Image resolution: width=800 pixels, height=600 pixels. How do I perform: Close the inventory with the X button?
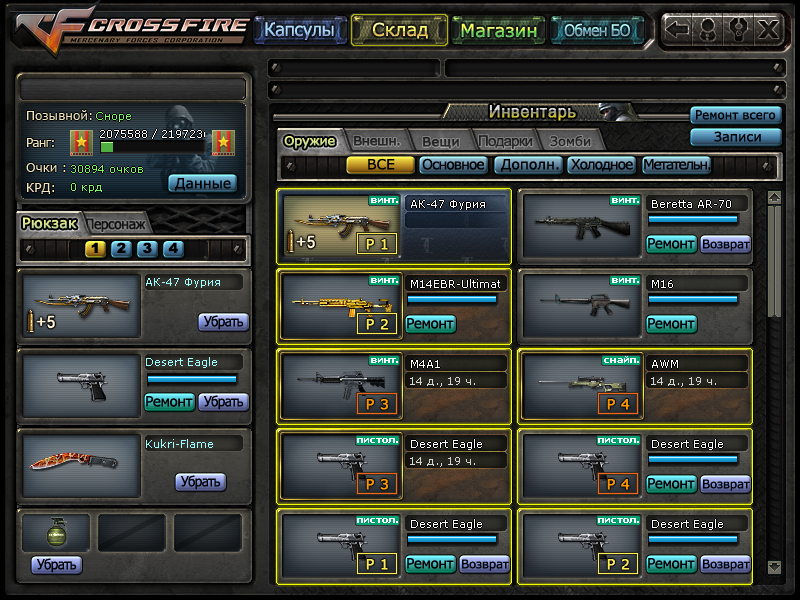pos(768,29)
